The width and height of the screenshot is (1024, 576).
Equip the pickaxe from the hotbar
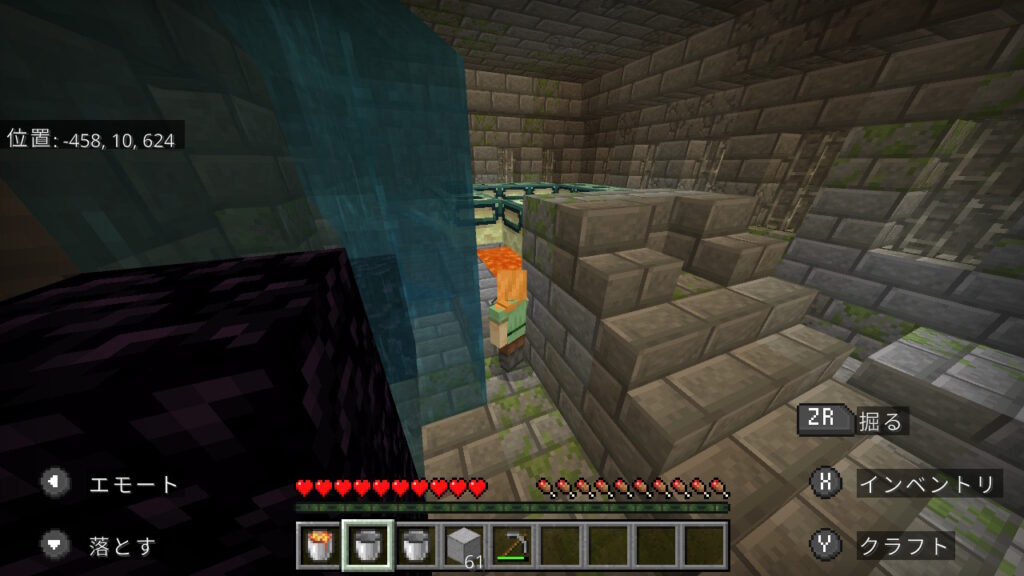click(x=510, y=546)
